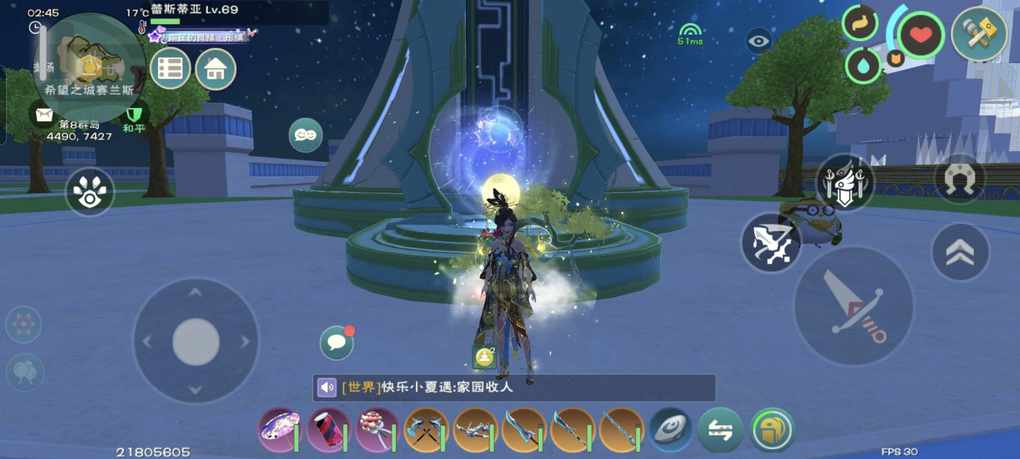
Task: Select the red heart health status
Action: (920, 36)
